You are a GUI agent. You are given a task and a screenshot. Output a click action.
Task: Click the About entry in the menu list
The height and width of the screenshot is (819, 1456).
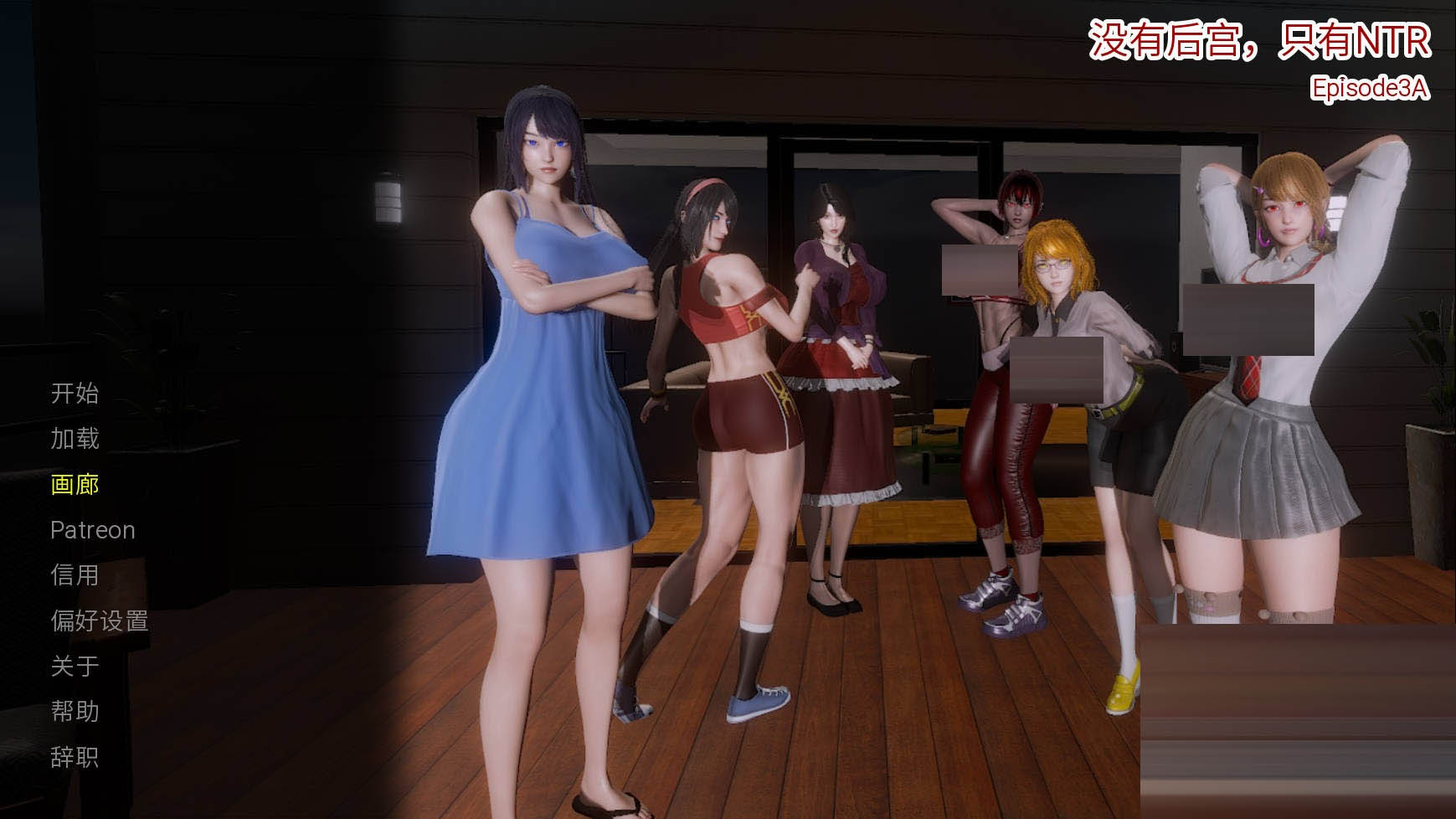tap(75, 666)
